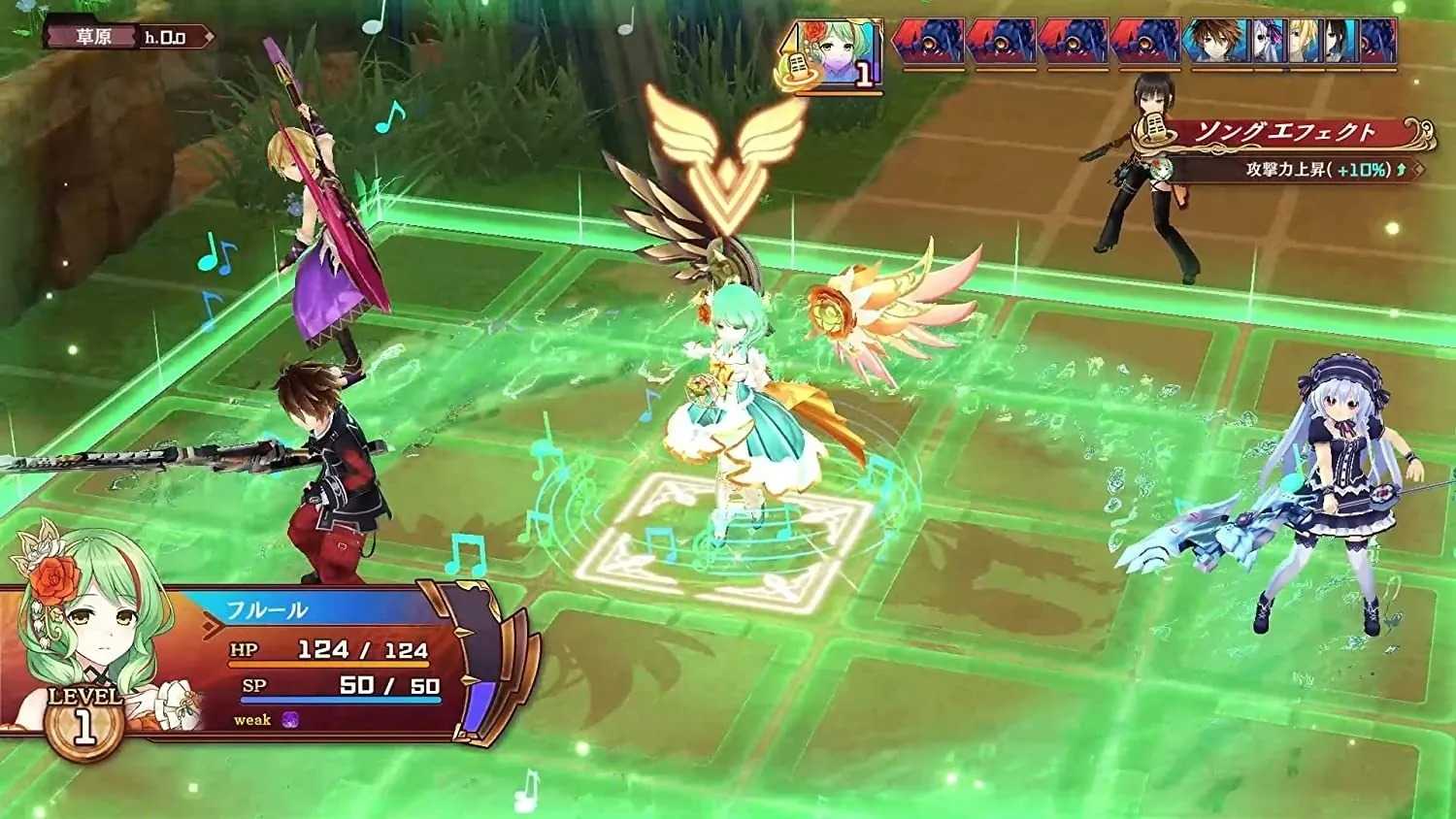Click the microphone icon on the ソングエフェクト banner
Viewport: 1456px width, 819px height.
tap(1155, 127)
